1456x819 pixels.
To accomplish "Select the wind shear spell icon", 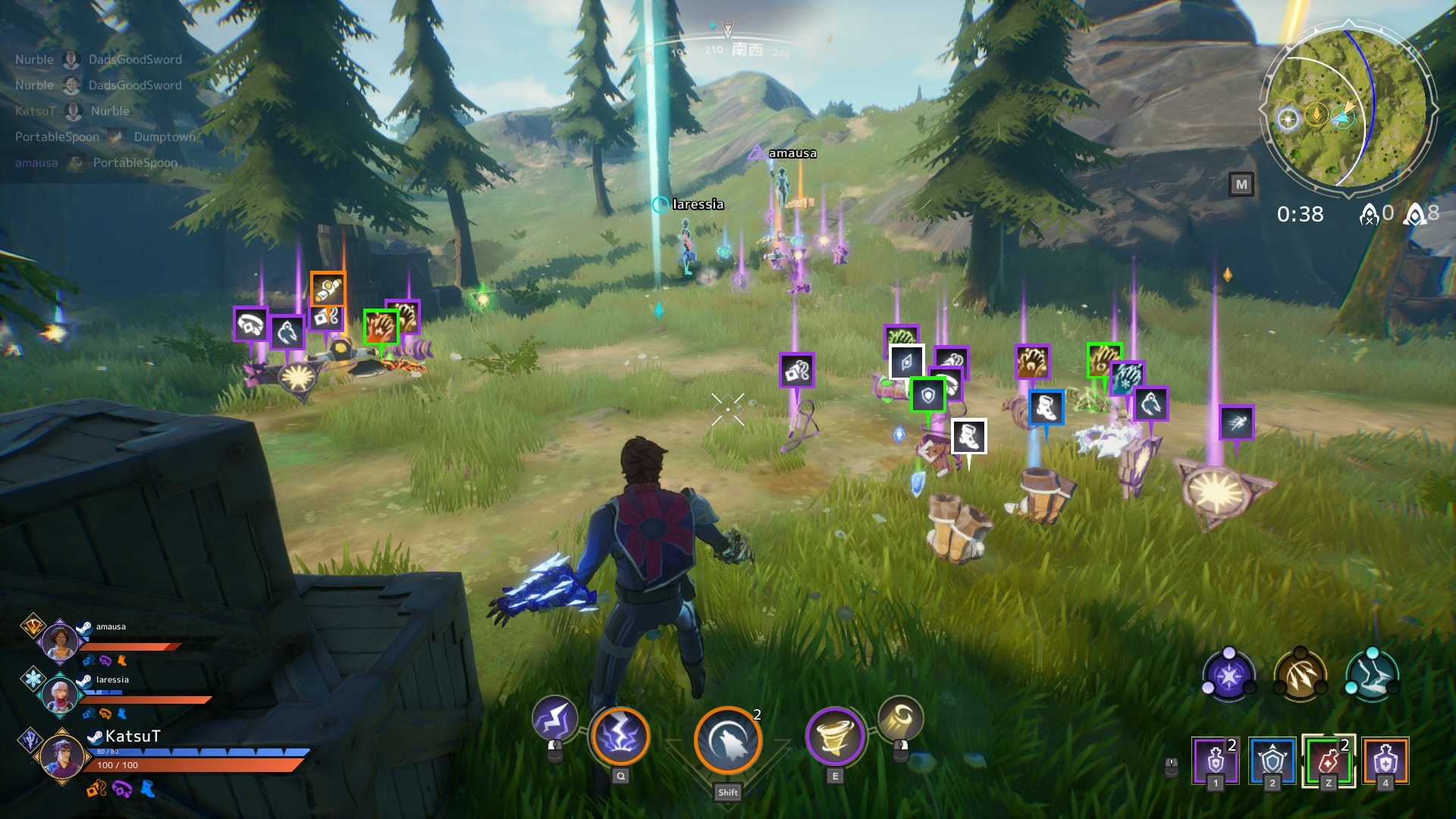I will 900,718.
